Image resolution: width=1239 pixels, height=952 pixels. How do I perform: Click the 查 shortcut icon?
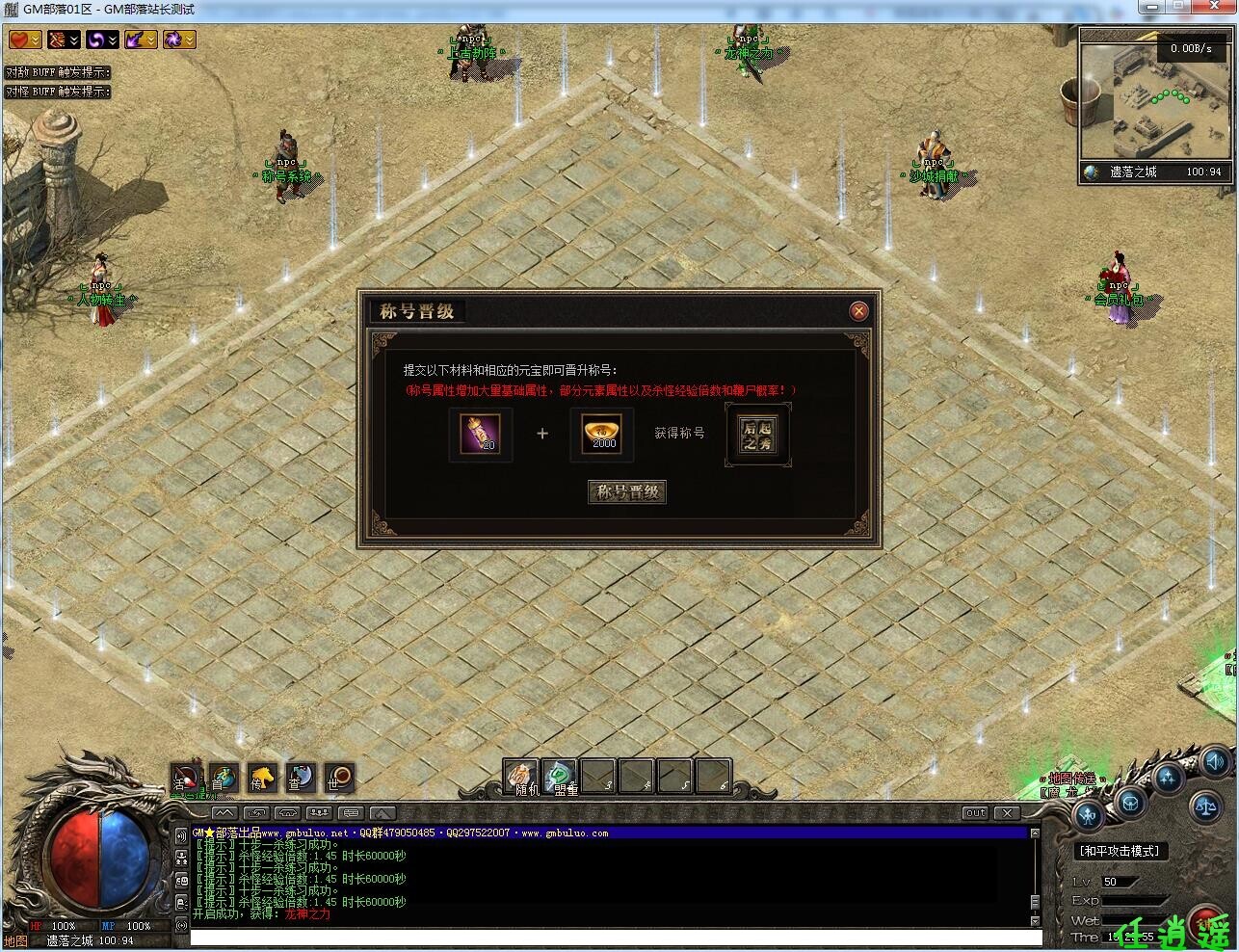pos(300,778)
